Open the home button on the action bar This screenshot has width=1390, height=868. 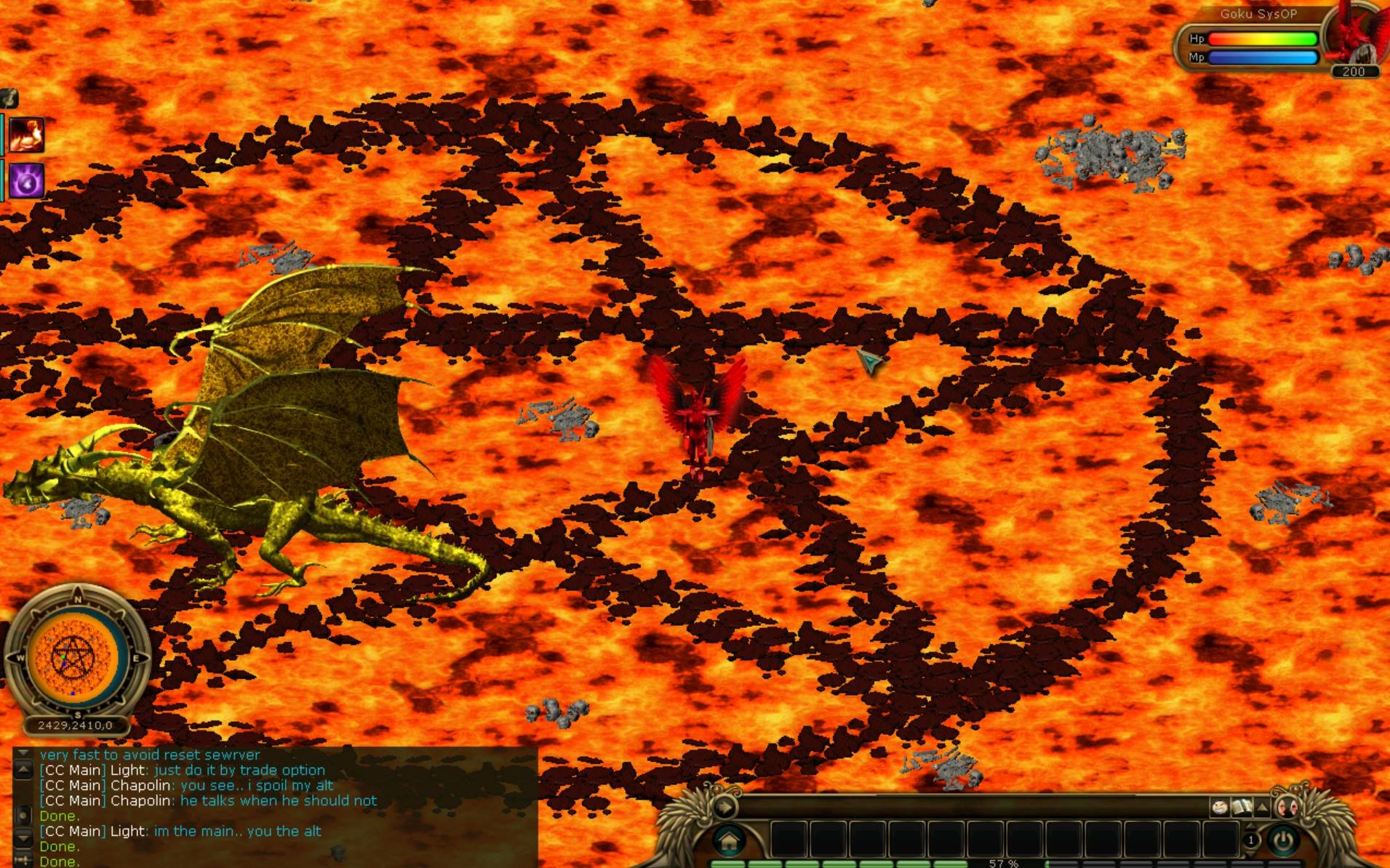[x=729, y=842]
